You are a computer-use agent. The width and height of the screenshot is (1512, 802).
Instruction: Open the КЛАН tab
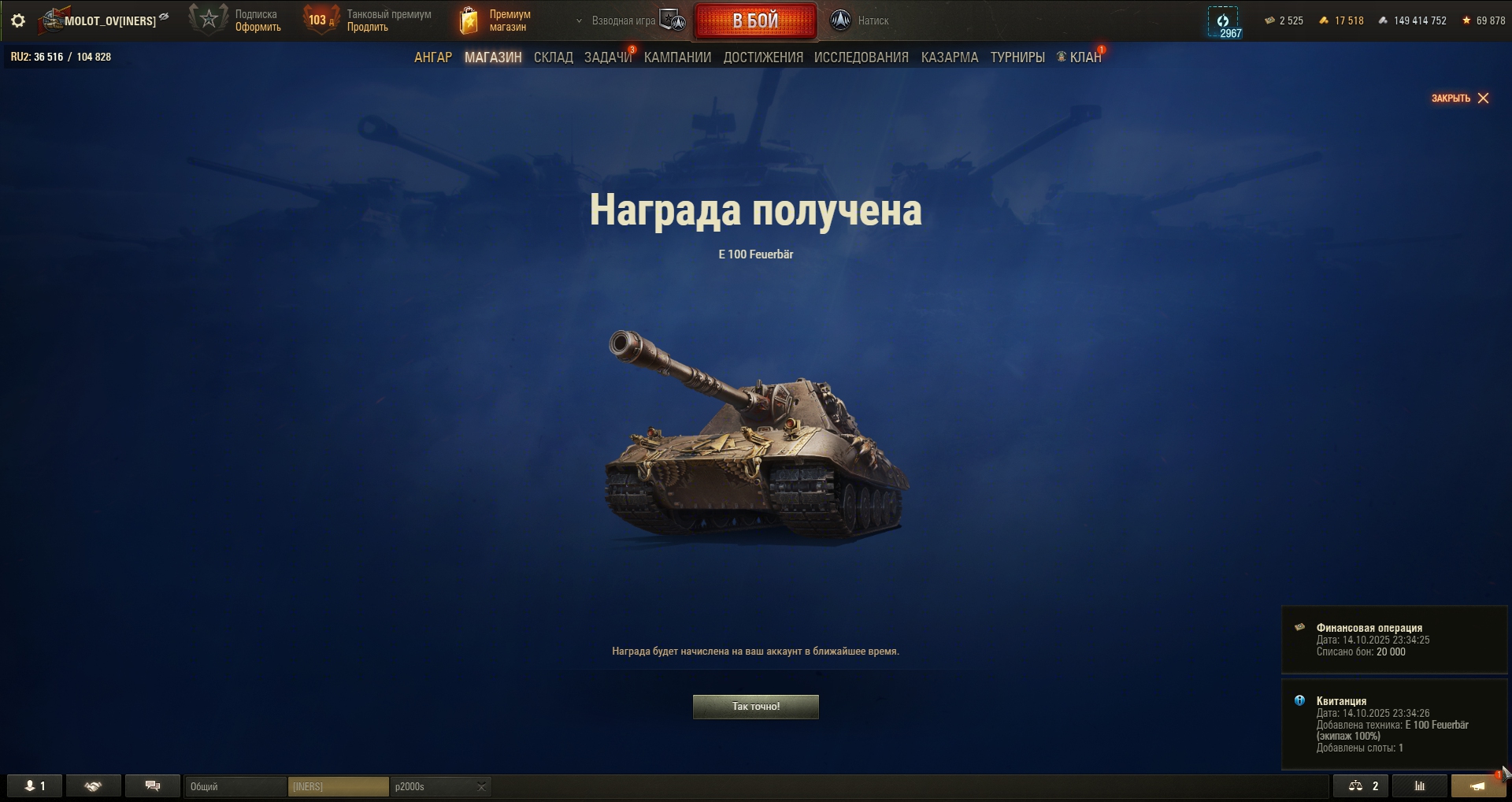[1084, 58]
